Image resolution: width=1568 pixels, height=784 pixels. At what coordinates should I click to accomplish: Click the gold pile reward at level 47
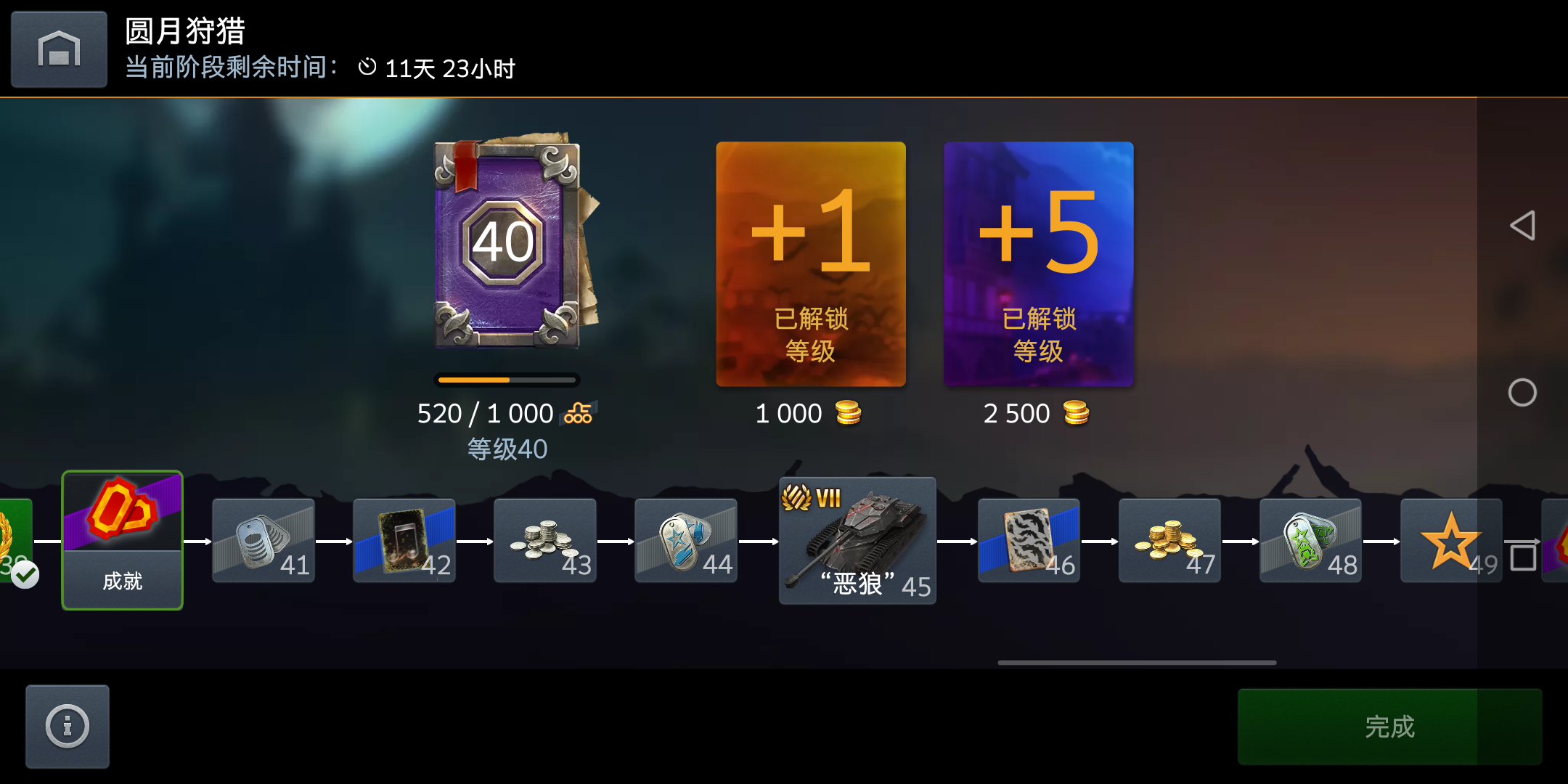(x=1169, y=541)
